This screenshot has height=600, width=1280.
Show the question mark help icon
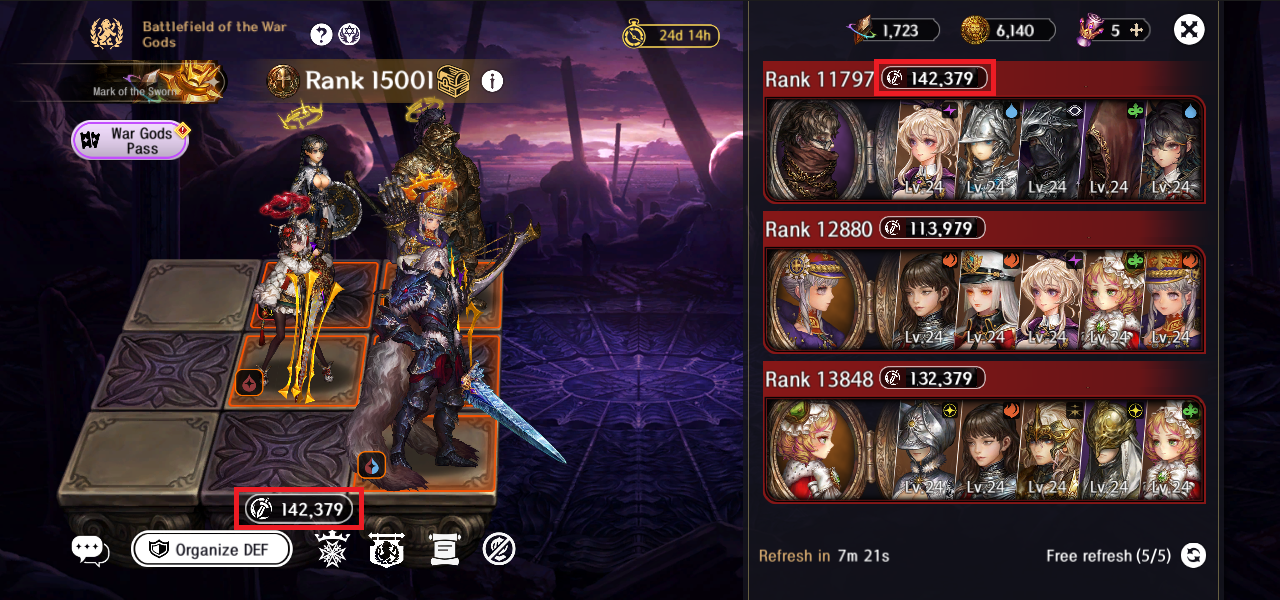(x=321, y=35)
